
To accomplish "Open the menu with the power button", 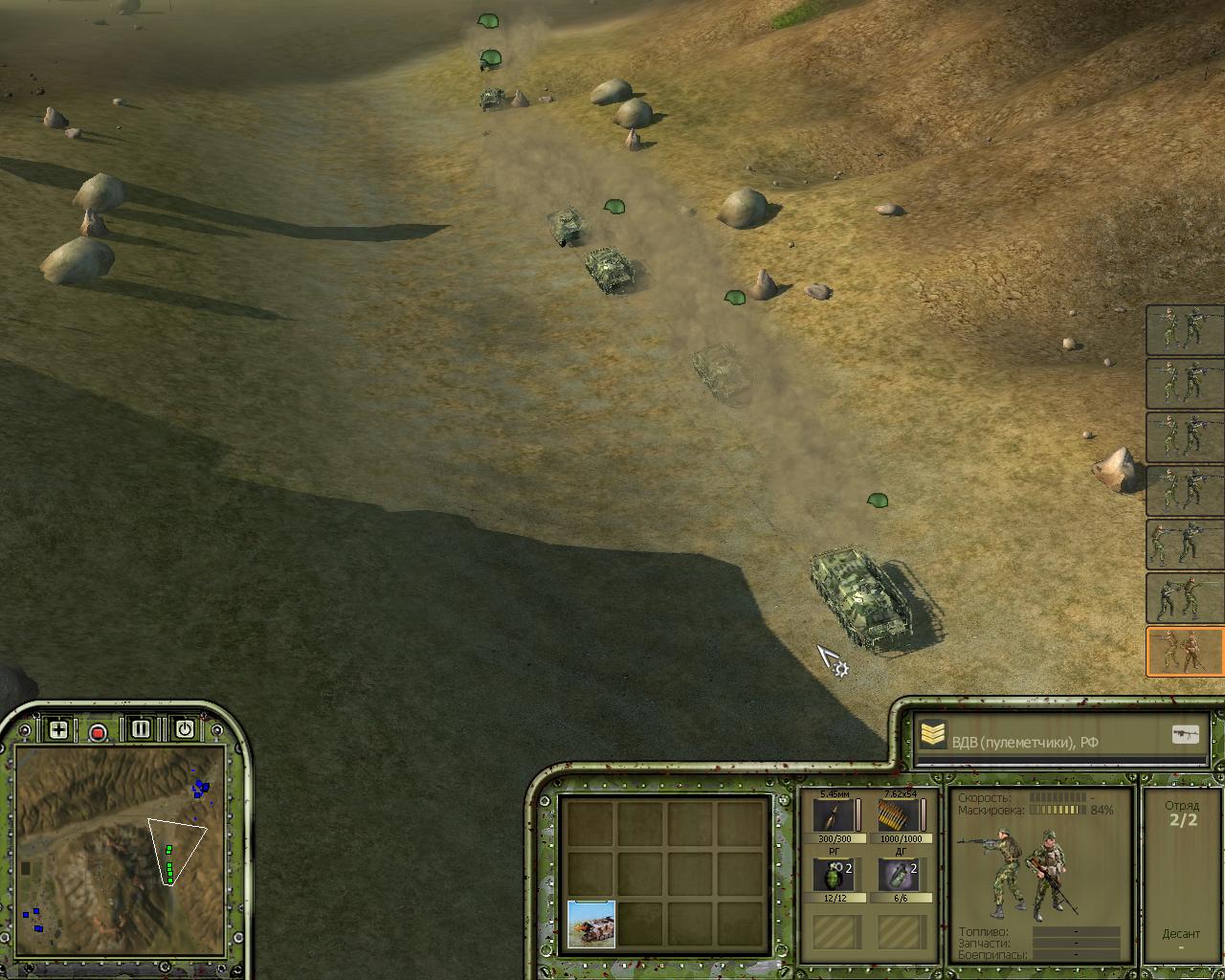I will 185,729.
